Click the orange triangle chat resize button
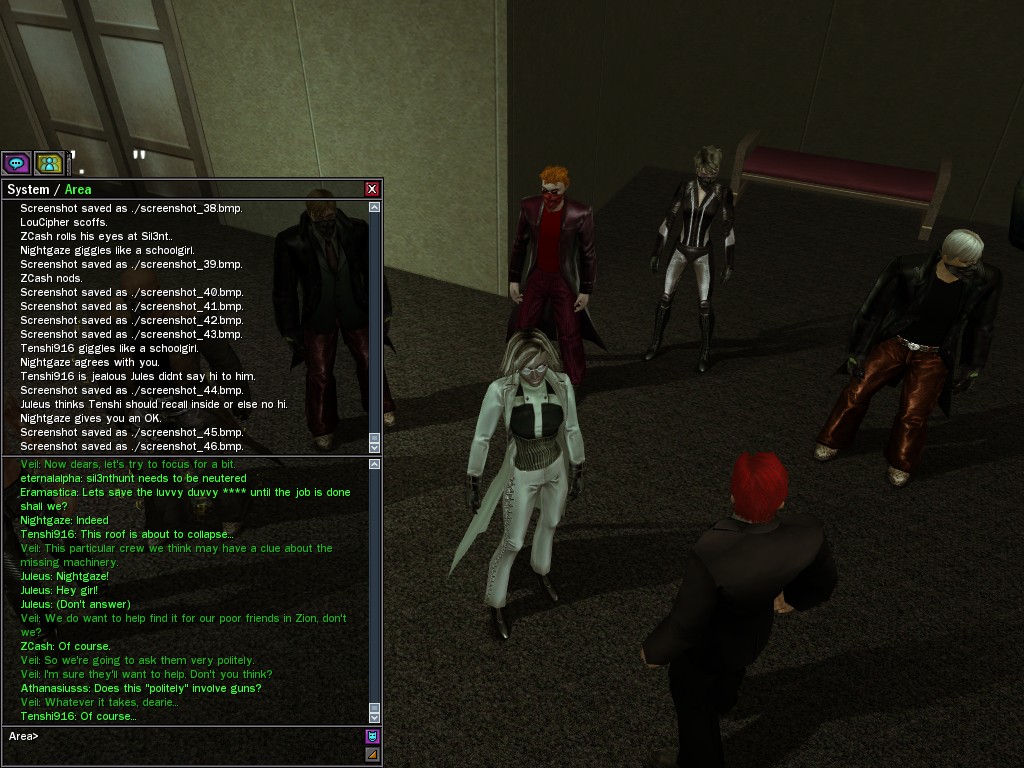 coord(372,754)
